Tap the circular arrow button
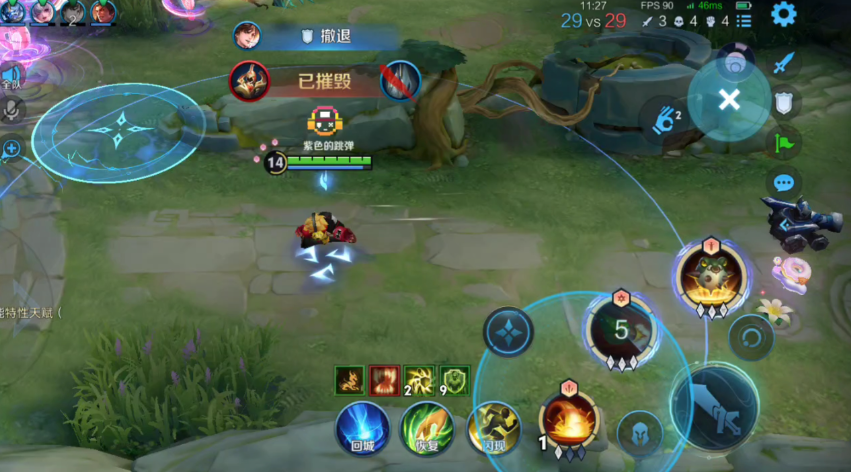This screenshot has width=851, height=472. [751, 337]
